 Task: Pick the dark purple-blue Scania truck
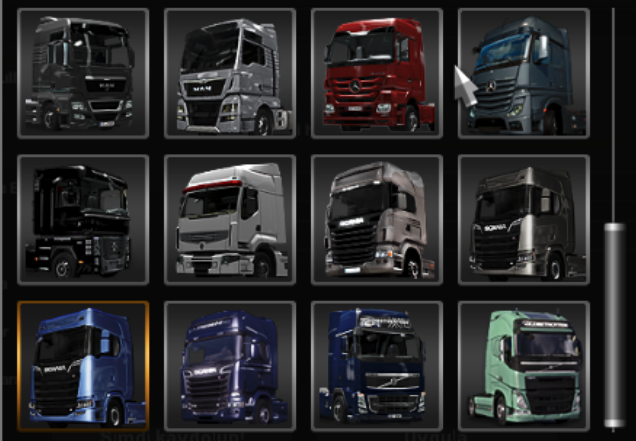point(229,366)
